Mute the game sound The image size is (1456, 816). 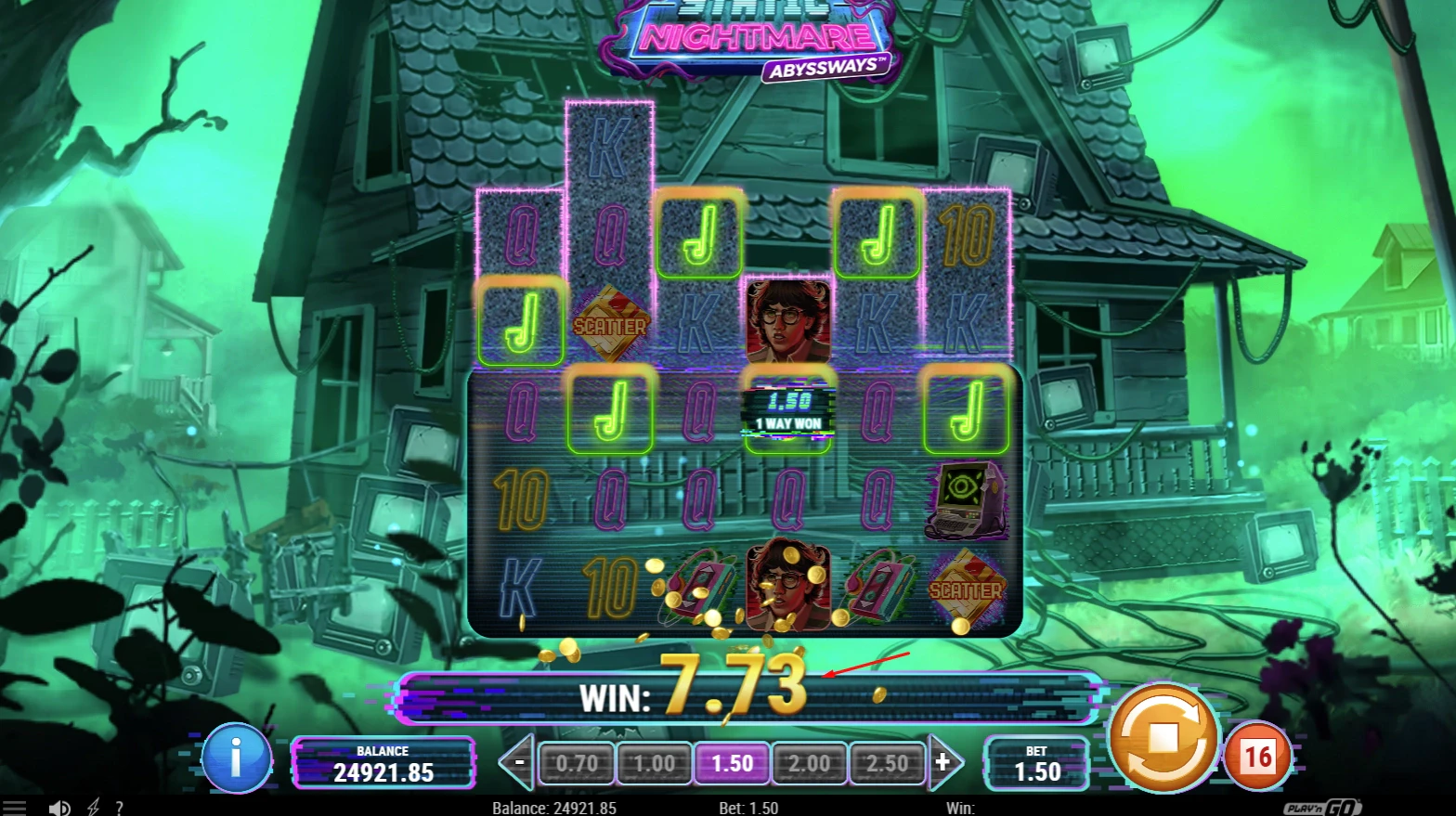(x=61, y=807)
